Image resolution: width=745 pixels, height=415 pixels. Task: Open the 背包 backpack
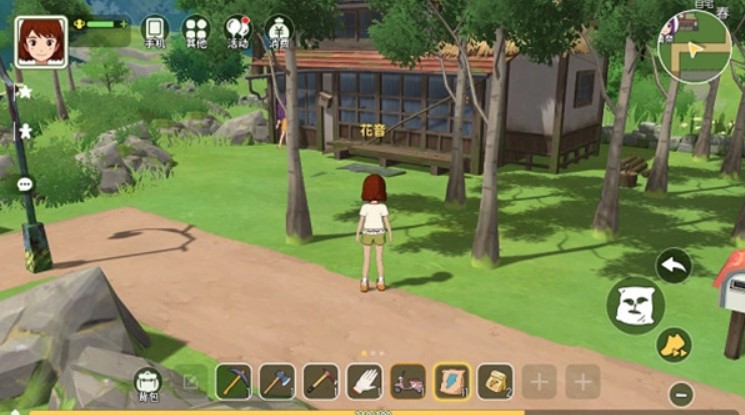click(148, 381)
